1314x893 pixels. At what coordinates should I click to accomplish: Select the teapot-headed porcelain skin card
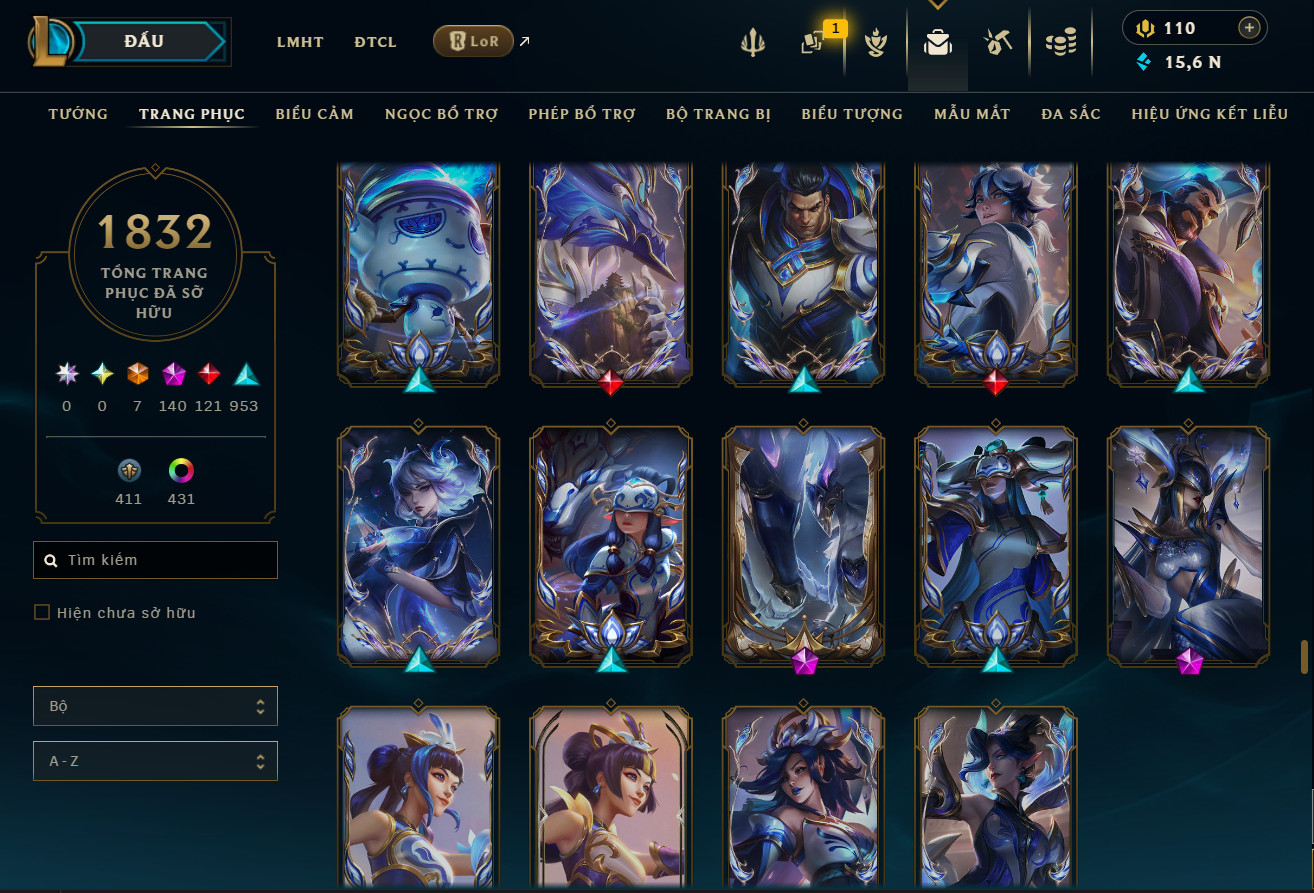pos(418,270)
